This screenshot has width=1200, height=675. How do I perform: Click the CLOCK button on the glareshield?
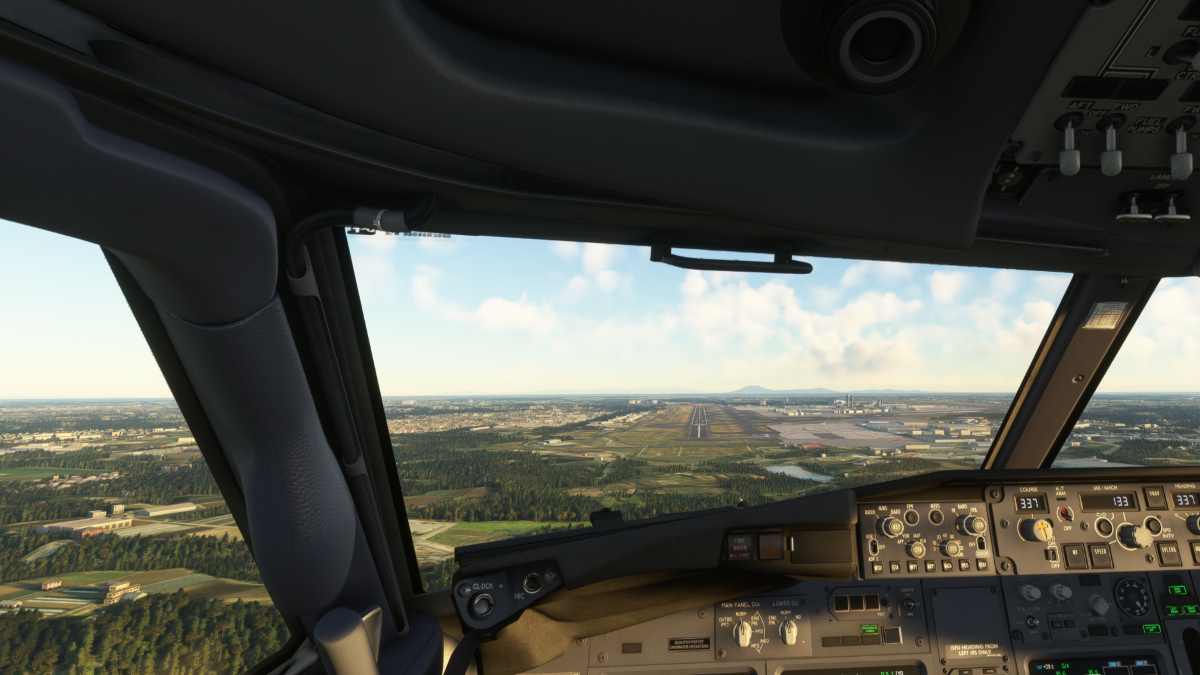482,602
